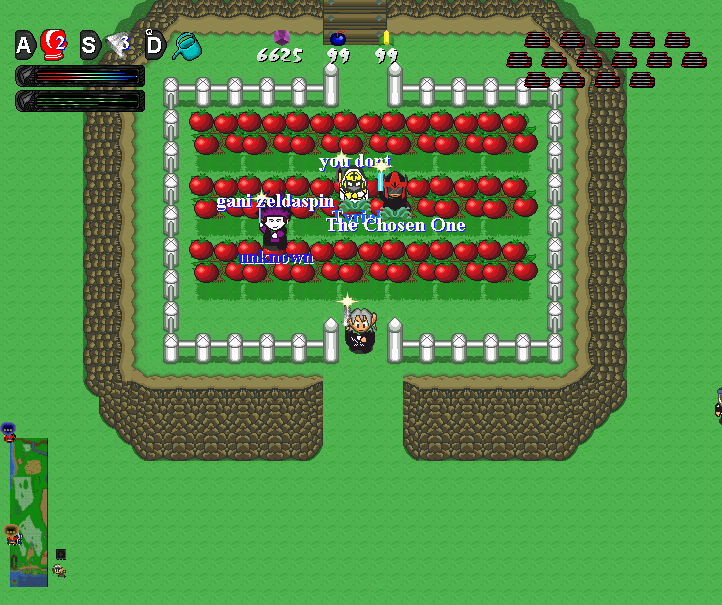The image size is (722, 605).
Task: Click the blue bomb icon
Action: coord(338,38)
